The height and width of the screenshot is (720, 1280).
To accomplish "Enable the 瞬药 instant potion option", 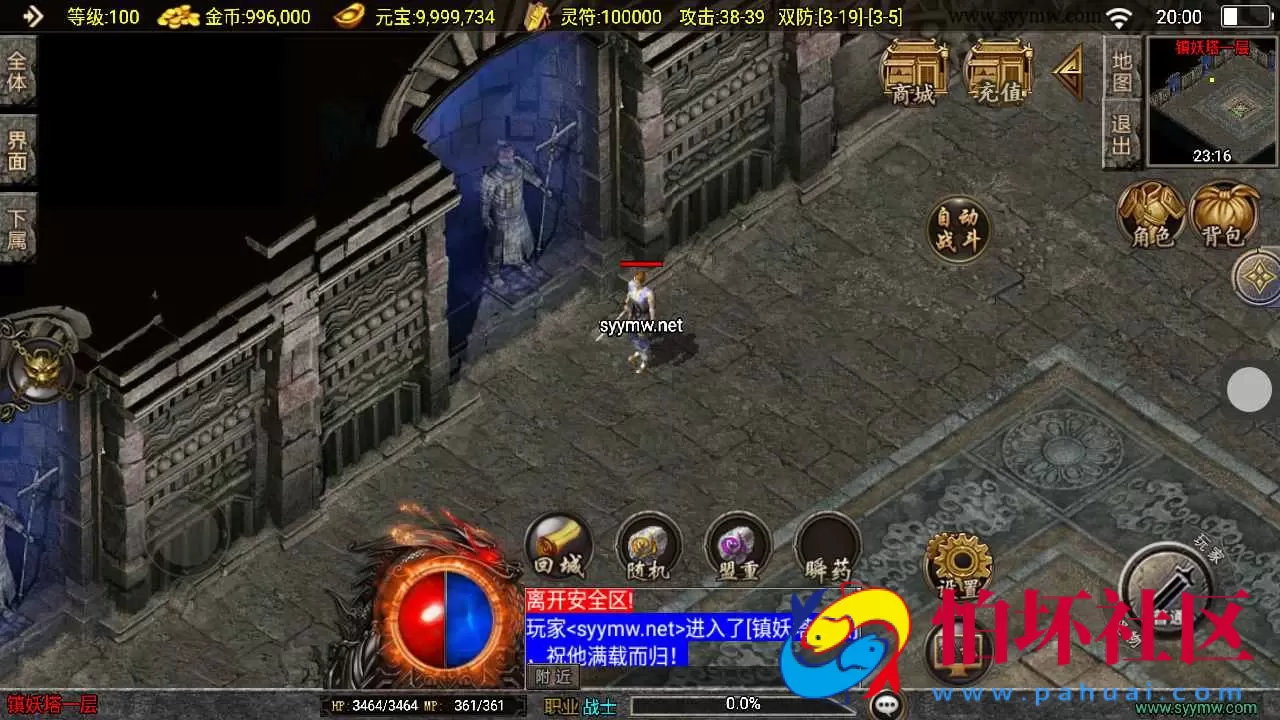I will tap(828, 547).
